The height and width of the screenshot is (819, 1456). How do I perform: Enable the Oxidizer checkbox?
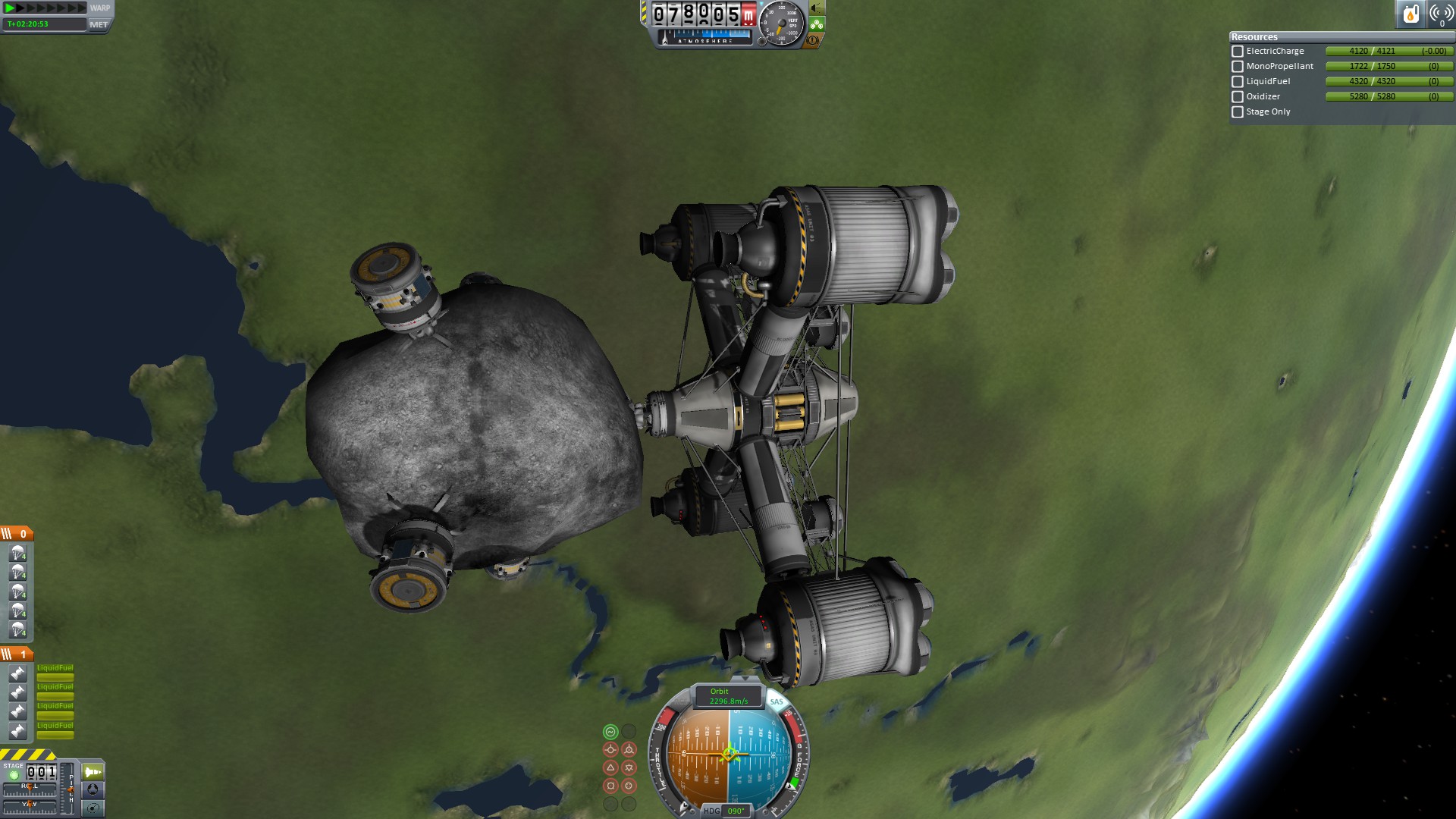pos(1238,97)
